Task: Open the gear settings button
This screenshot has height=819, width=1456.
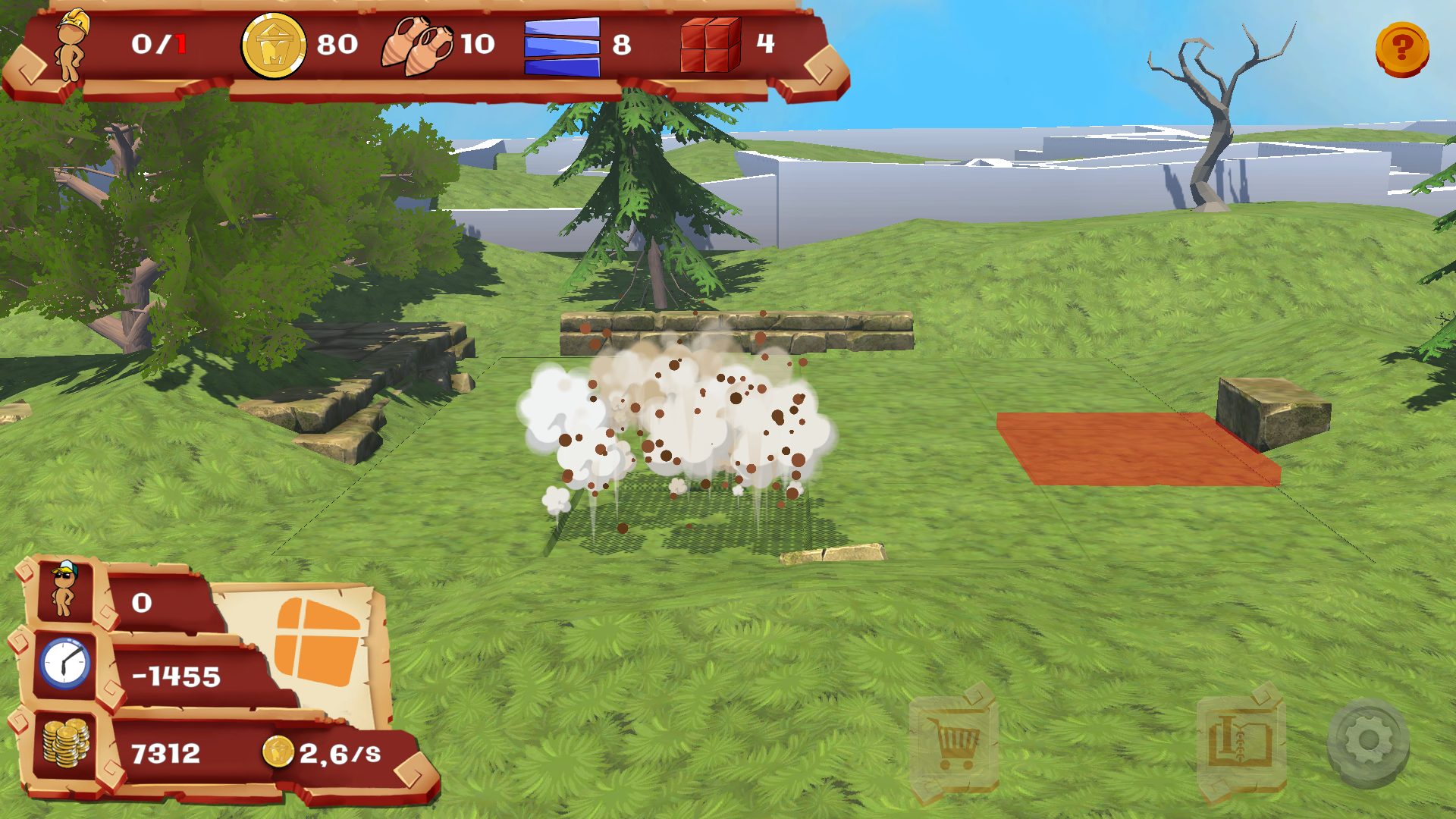Action: pyautogui.click(x=1368, y=741)
